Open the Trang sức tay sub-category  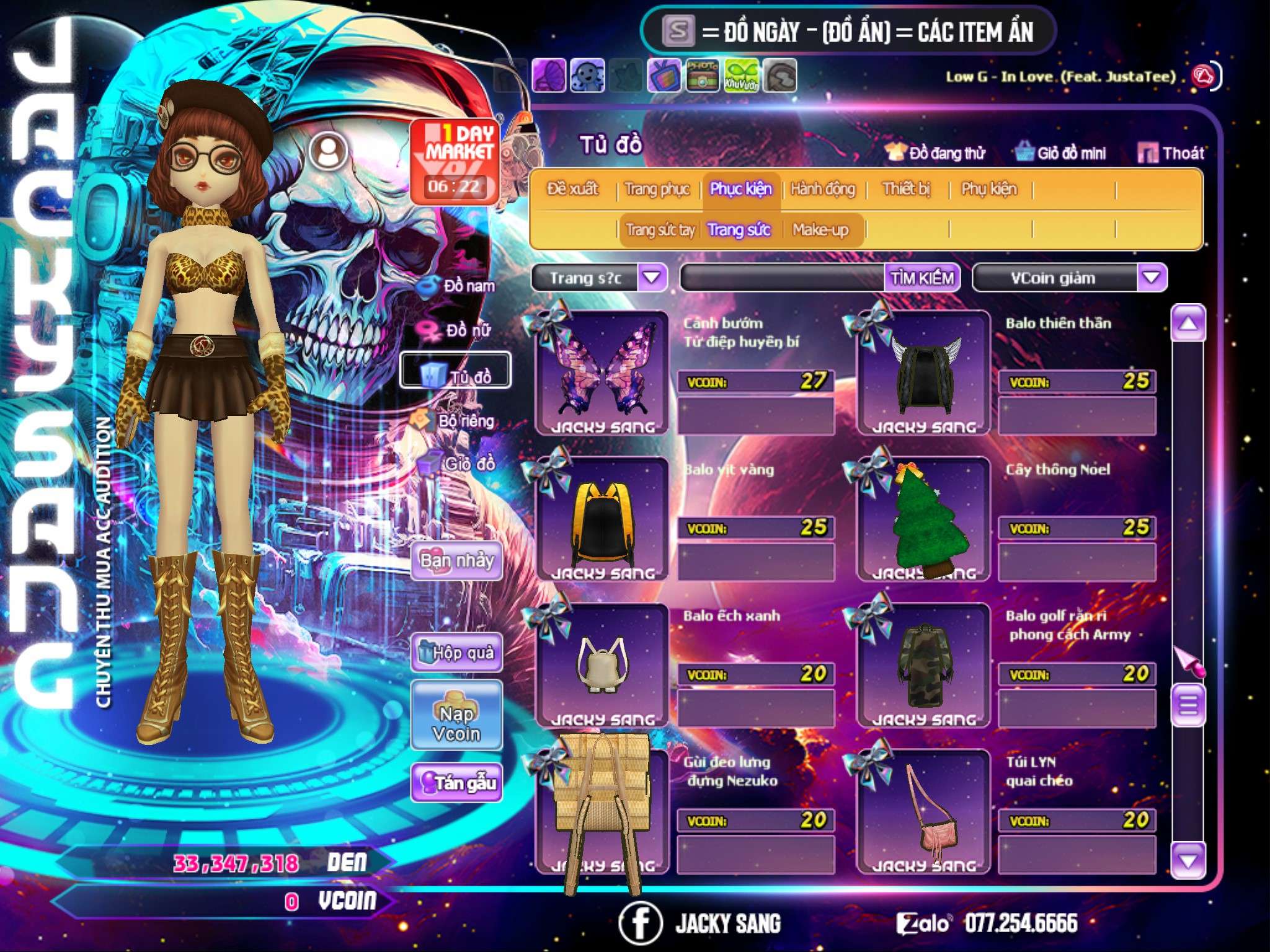point(660,230)
